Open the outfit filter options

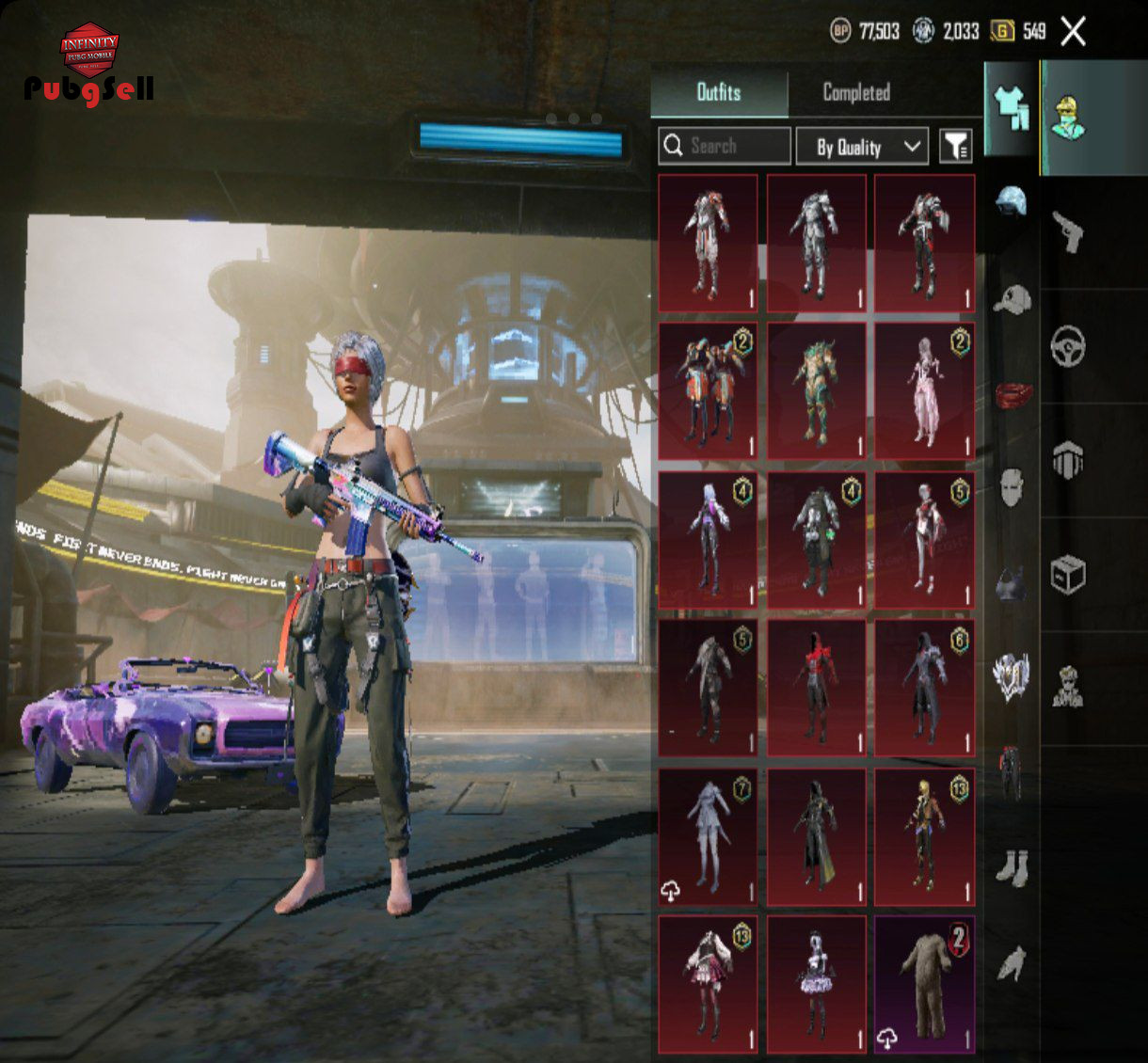point(955,146)
